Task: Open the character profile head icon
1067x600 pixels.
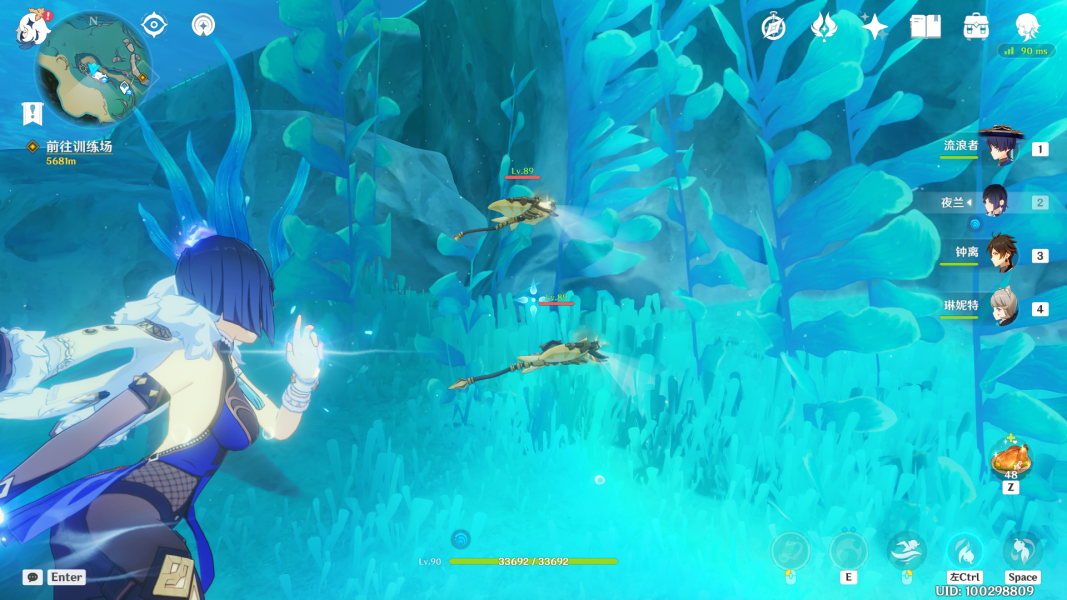Action: 1027,27
